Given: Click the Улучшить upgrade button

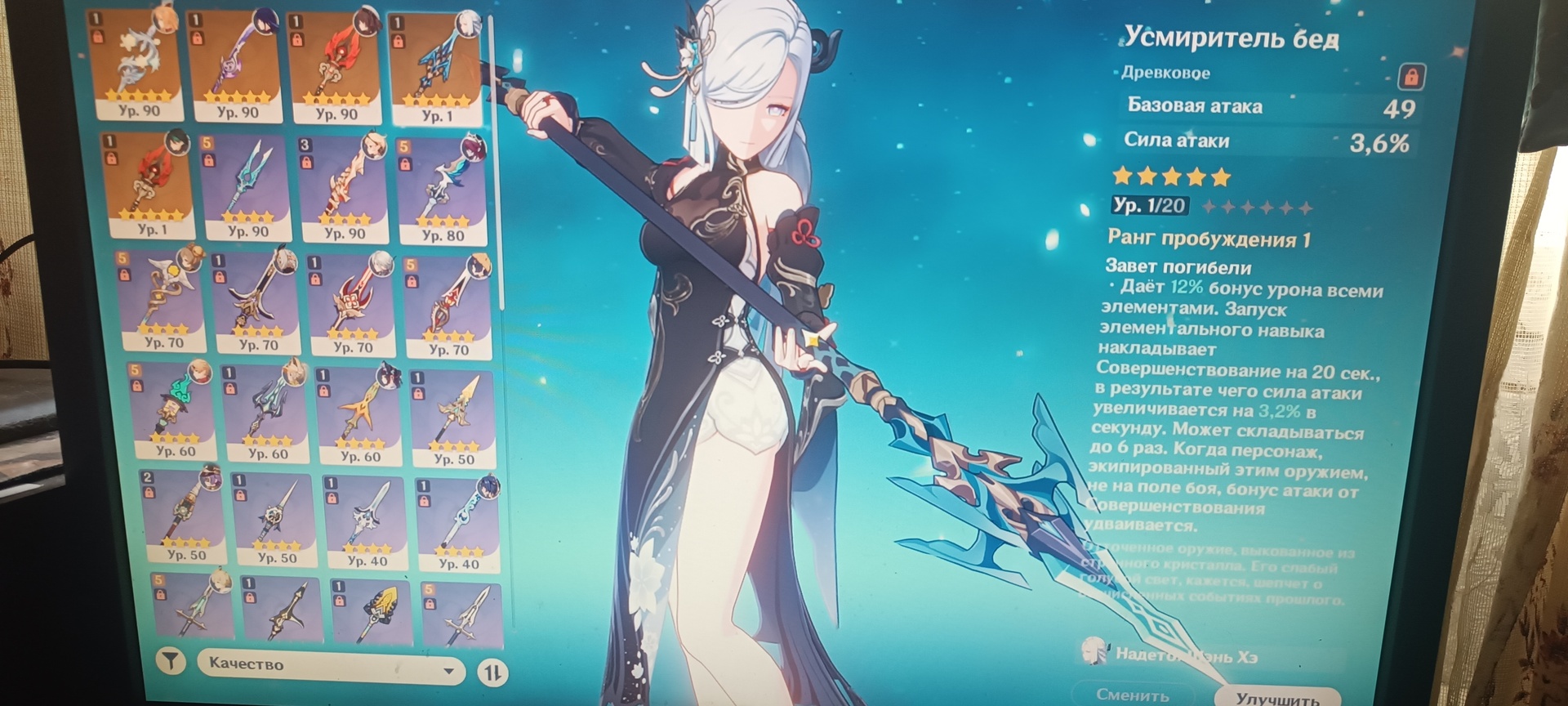Looking at the screenshot, I should (x=1276, y=696).
